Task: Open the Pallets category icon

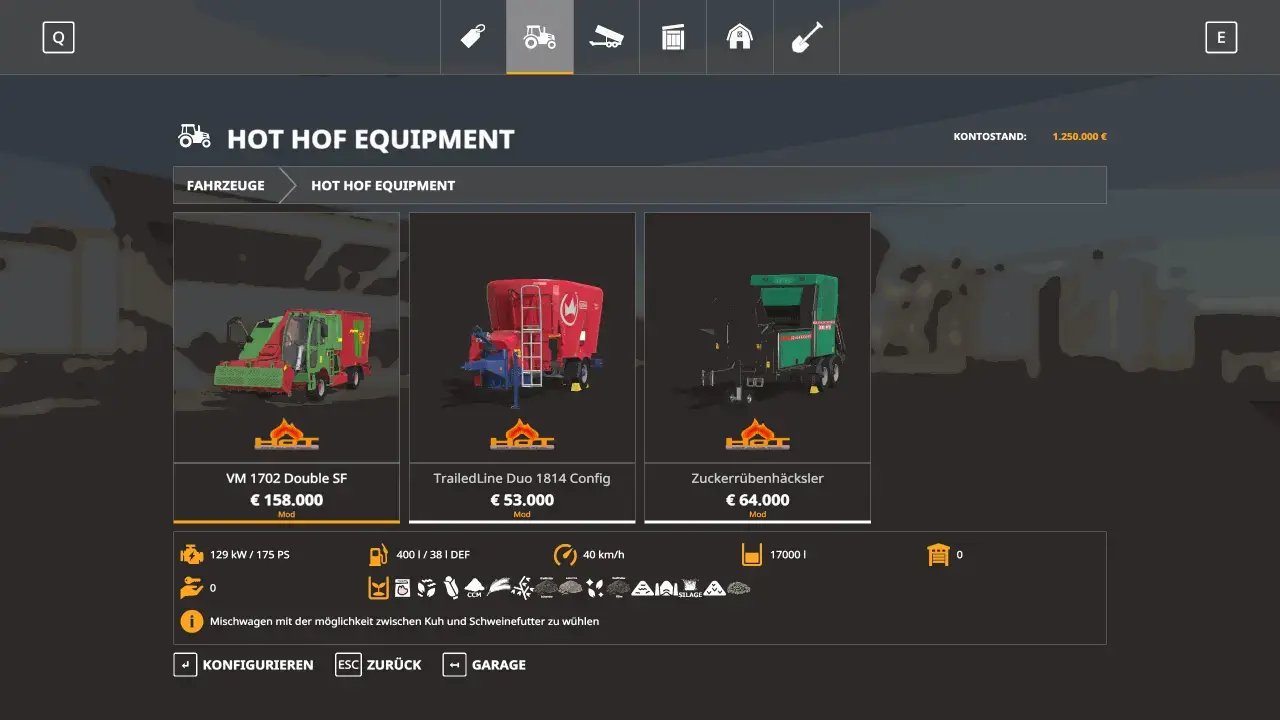Action: tap(672, 37)
